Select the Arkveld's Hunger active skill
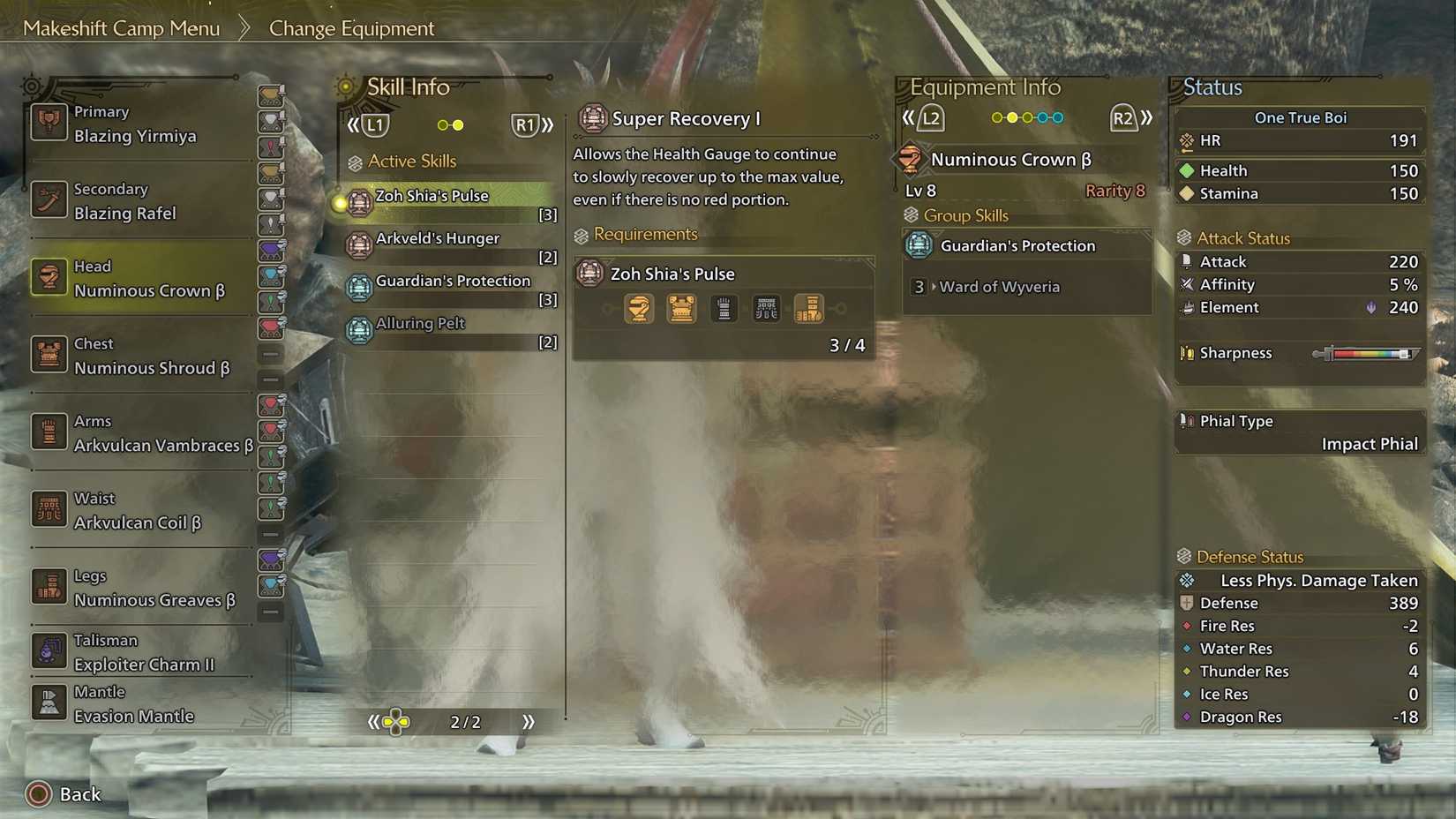 pos(437,238)
